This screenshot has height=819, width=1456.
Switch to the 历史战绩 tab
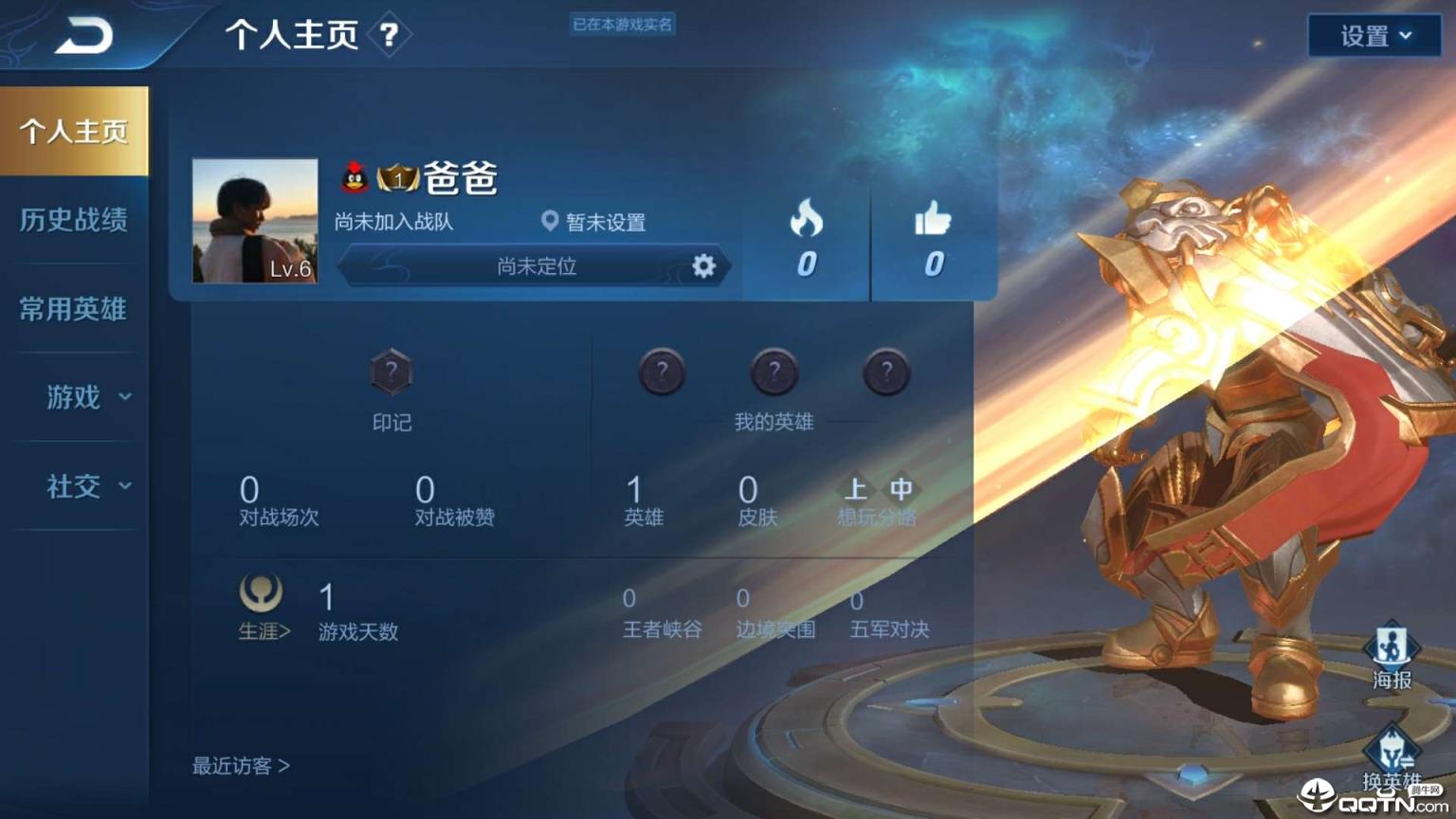coord(75,219)
